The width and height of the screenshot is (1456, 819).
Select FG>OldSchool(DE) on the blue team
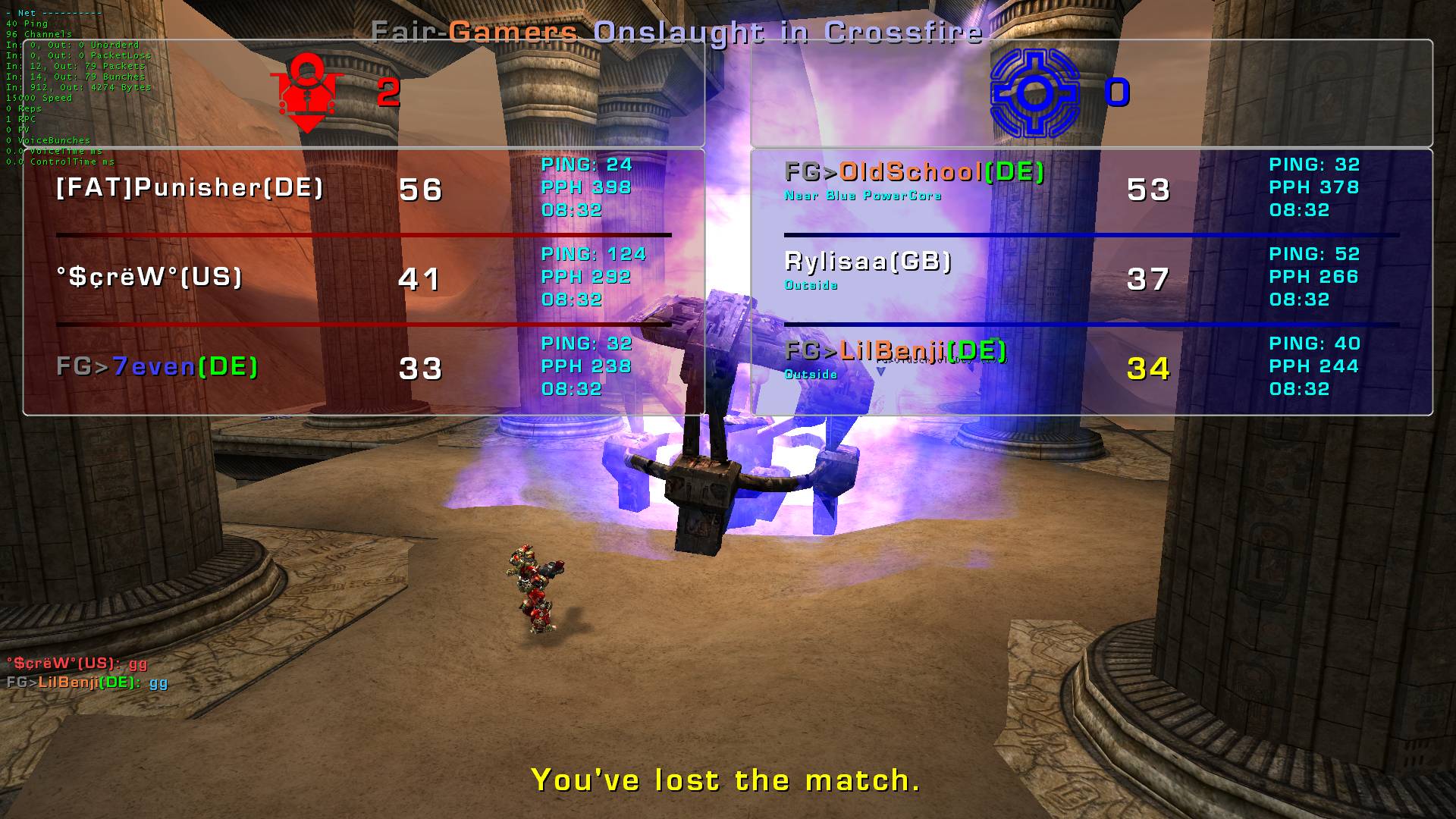coord(915,173)
